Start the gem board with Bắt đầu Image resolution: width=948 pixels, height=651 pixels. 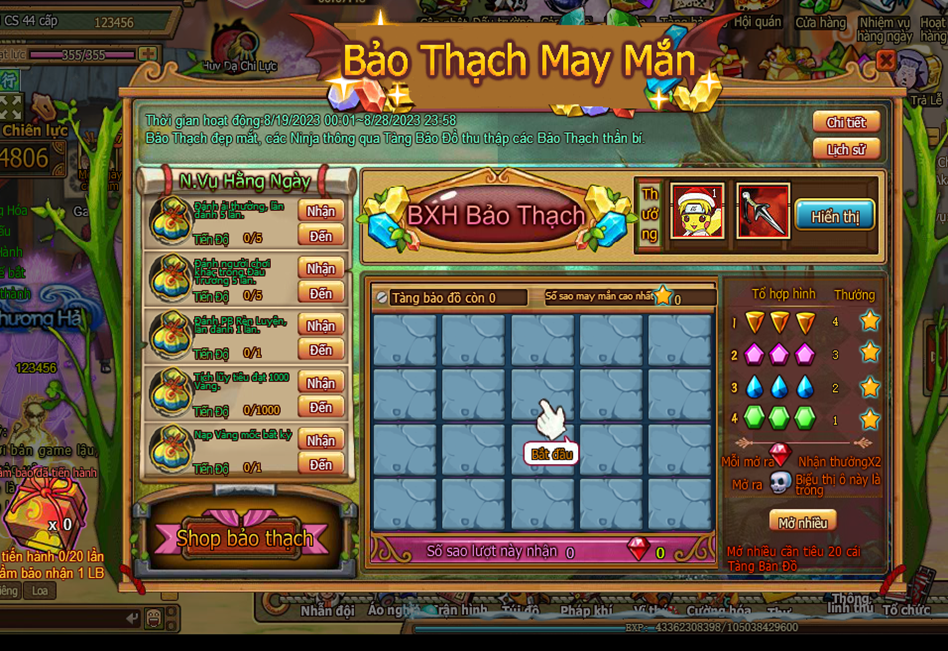553,454
